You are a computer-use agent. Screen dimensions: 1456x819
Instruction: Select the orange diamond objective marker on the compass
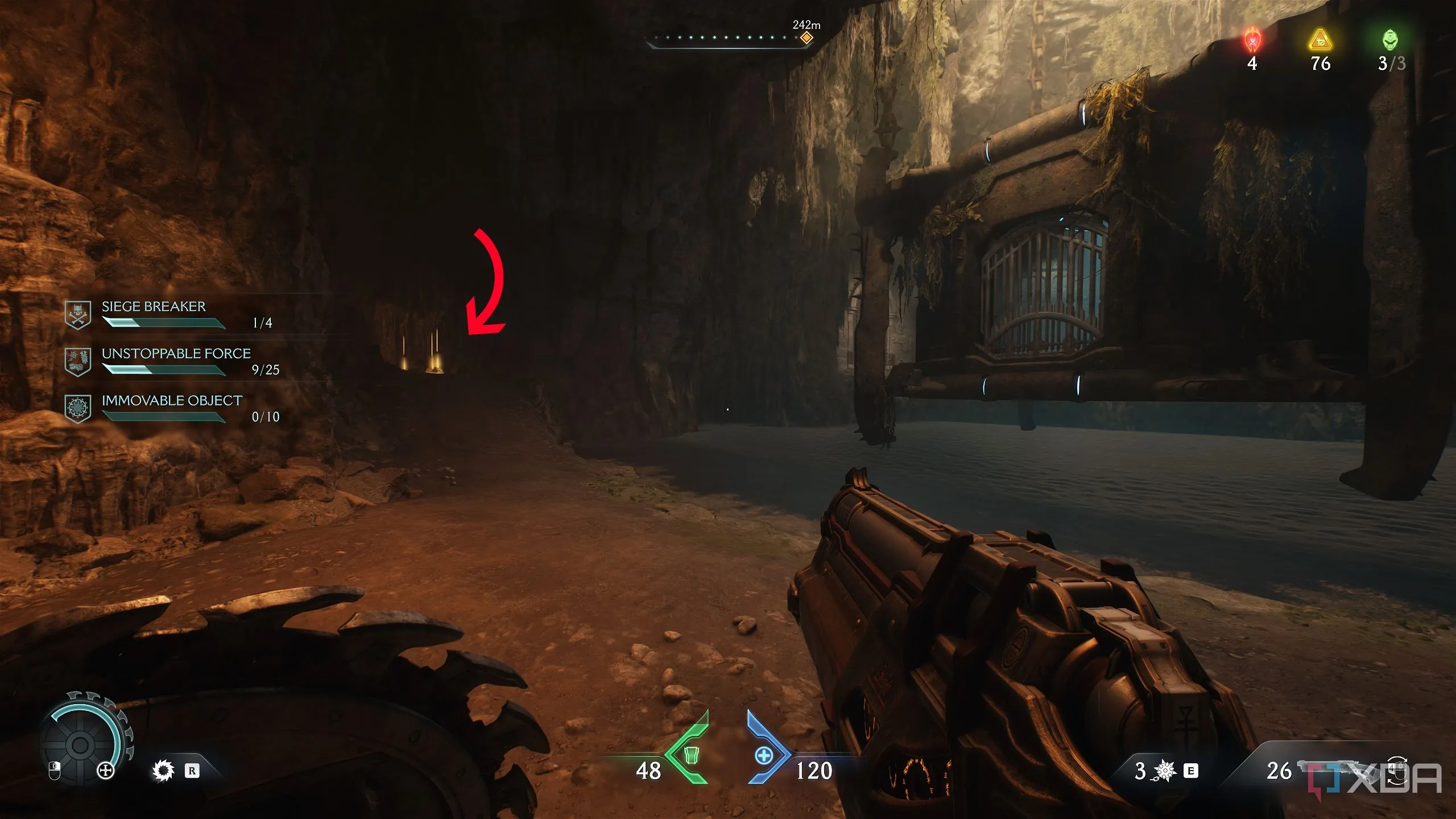pyautogui.click(x=806, y=38)
